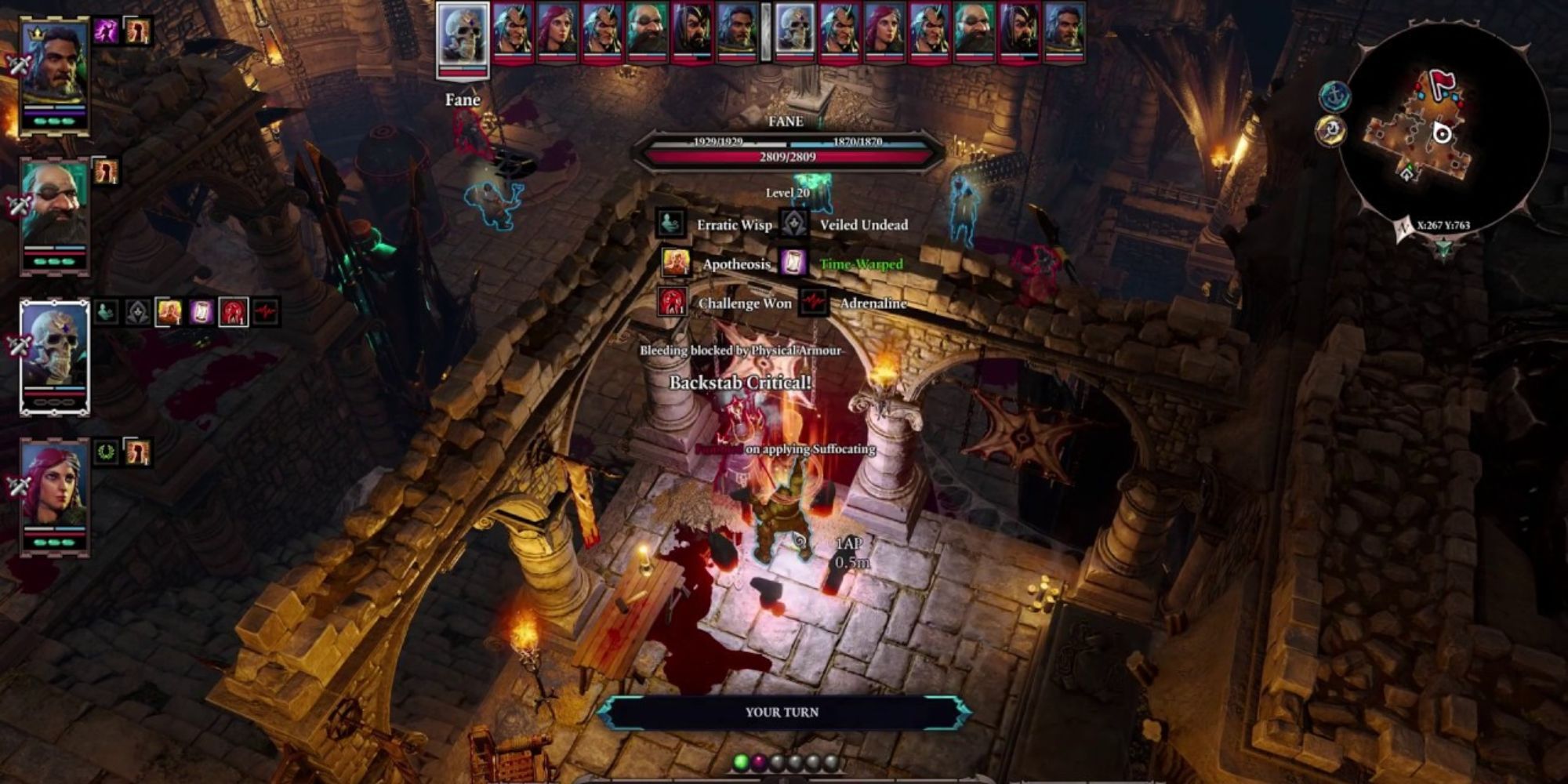
Task: Click the anchor icon beside the minimap
Action: pyautogui.click(x=1335, y=96)
